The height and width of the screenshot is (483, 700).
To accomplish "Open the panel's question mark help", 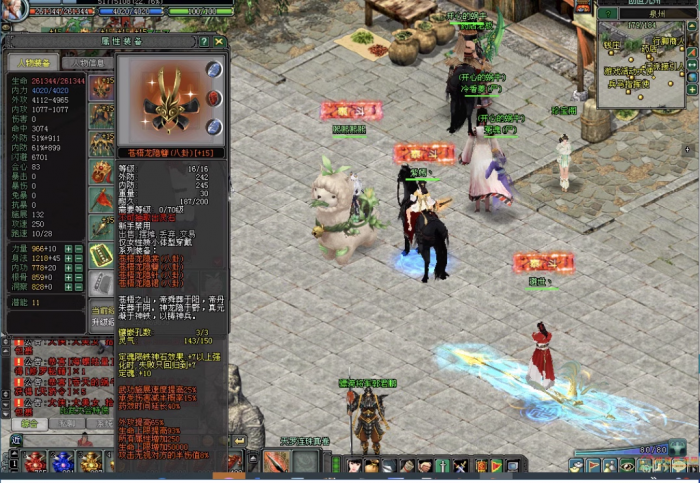I will [205, 42].
